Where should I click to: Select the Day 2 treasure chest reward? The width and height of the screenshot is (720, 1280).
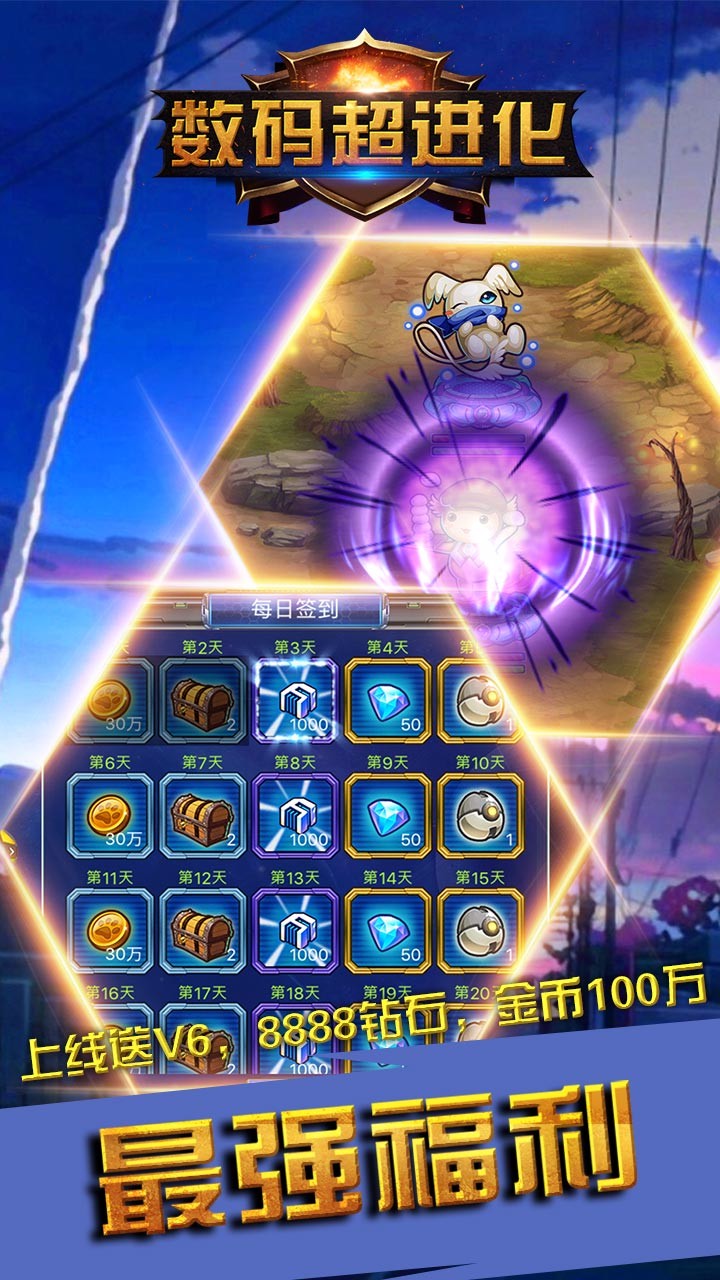click(203, 700)
